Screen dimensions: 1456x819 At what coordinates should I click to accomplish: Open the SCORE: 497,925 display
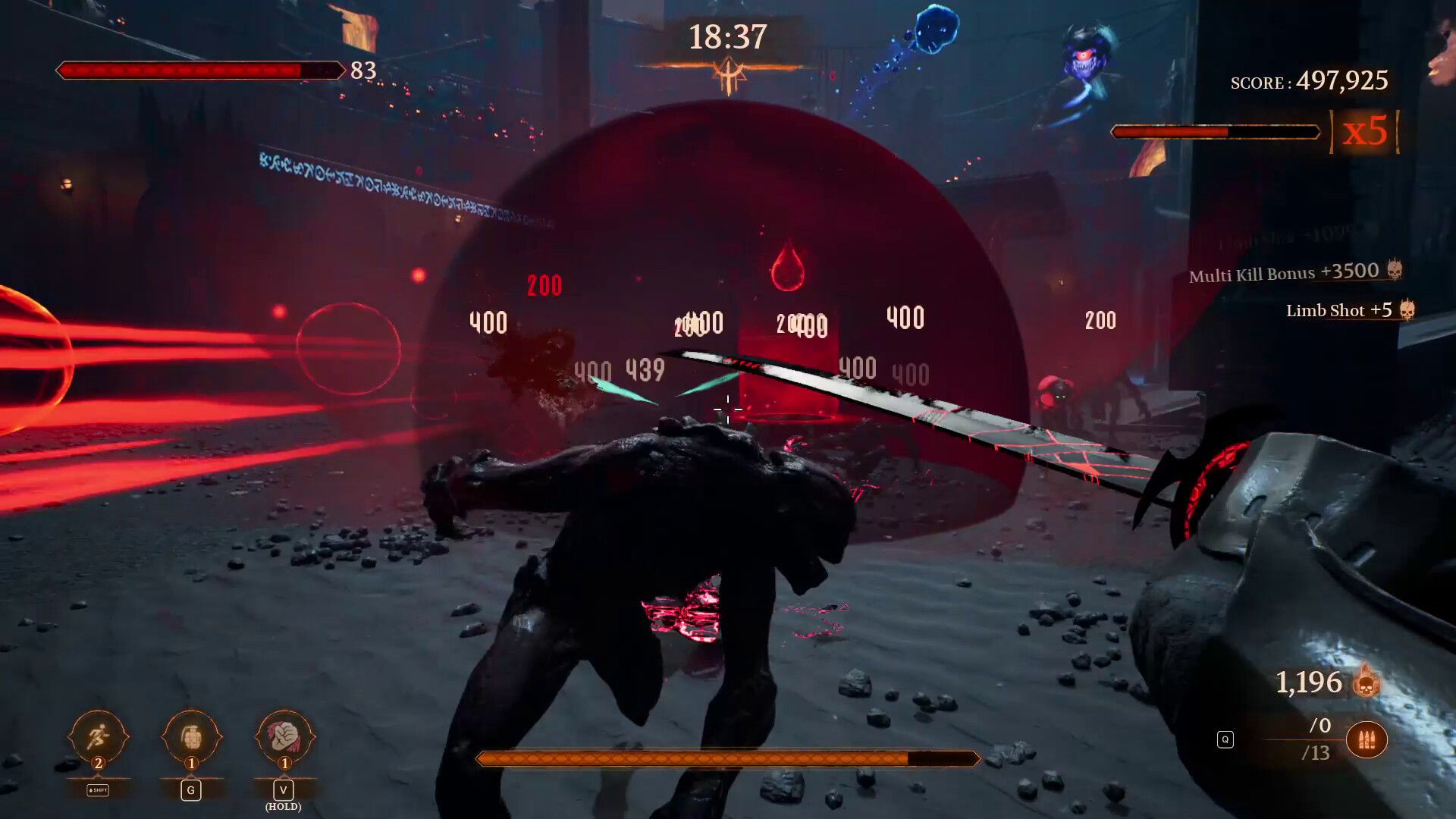1310,81
